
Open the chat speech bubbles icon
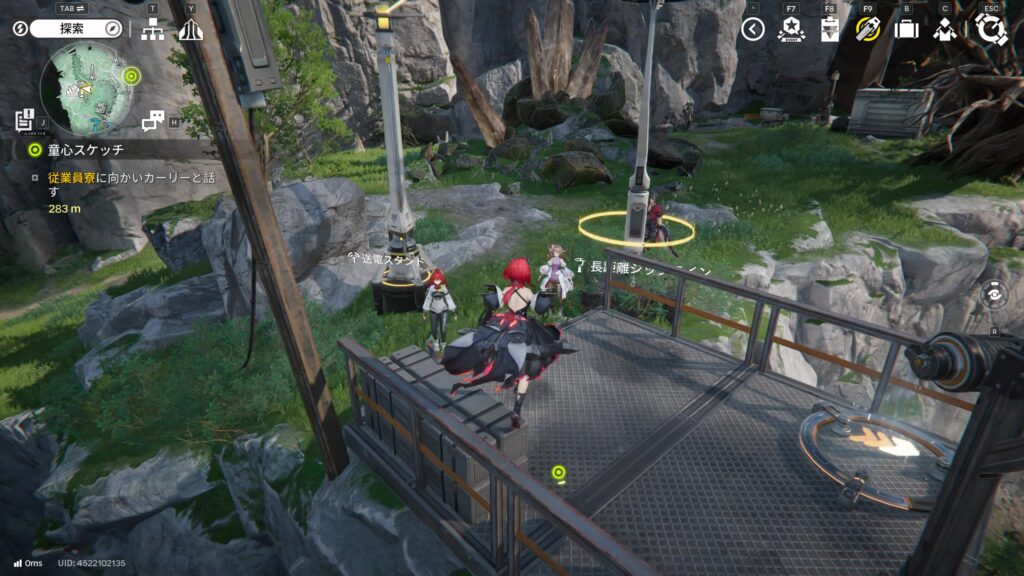coord(153,121)
